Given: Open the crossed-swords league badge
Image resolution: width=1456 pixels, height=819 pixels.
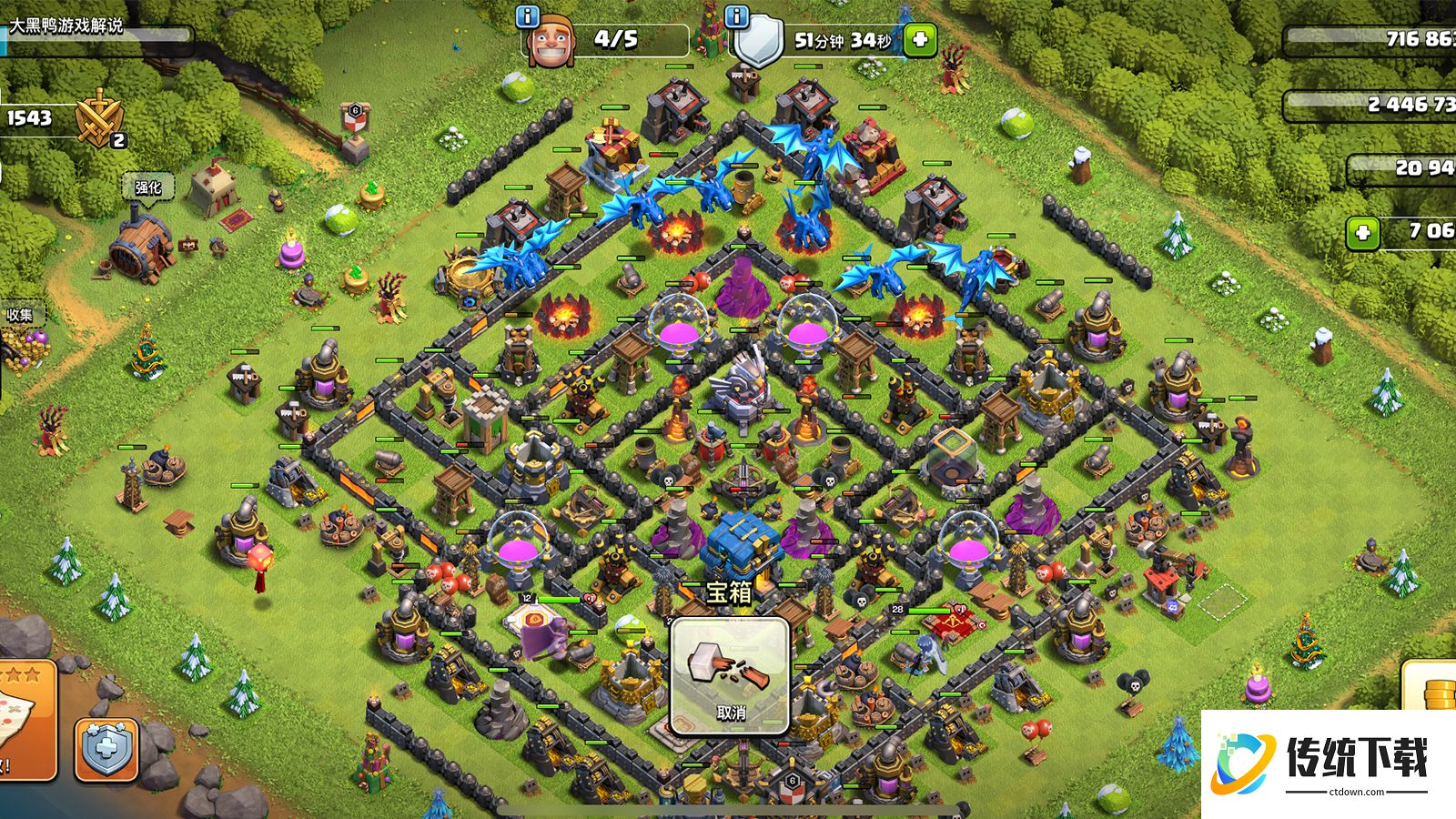Looking at the screenshot, I should (98, 120).
